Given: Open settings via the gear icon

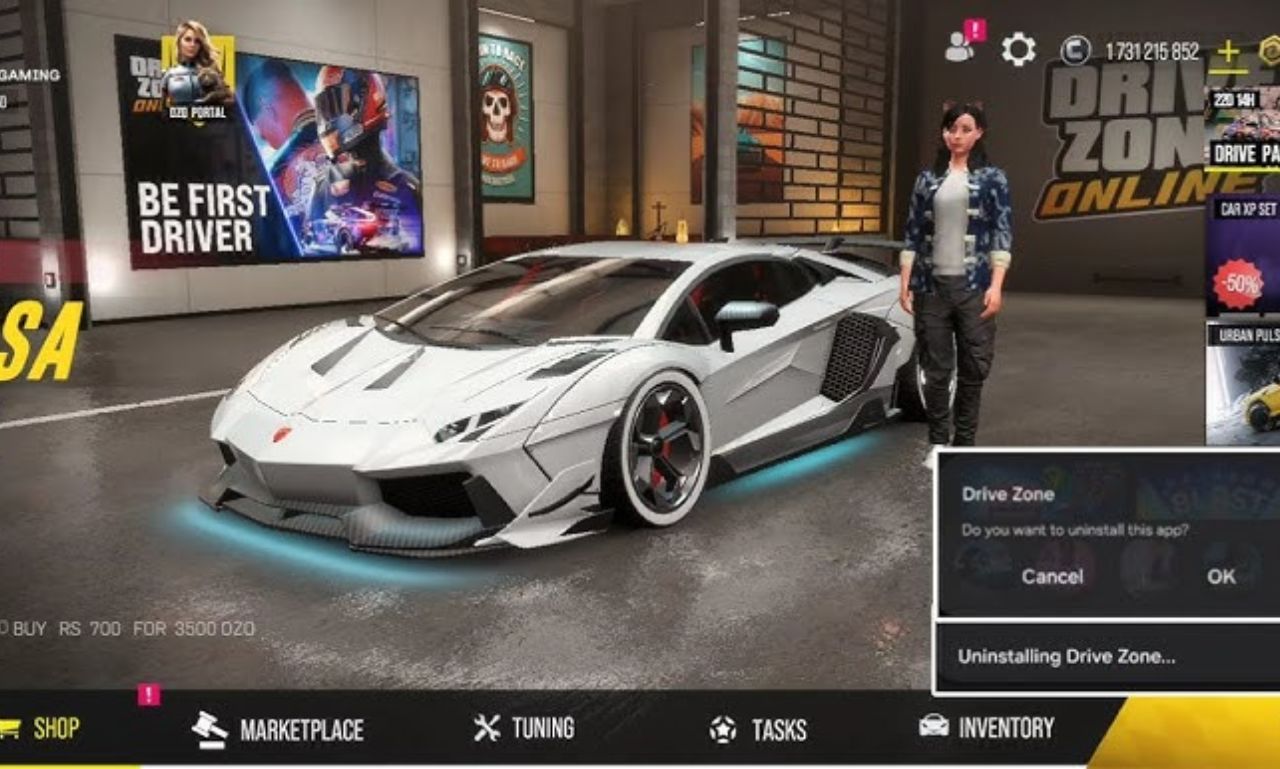Looking at the screenshot, I should click(1018, 49).
